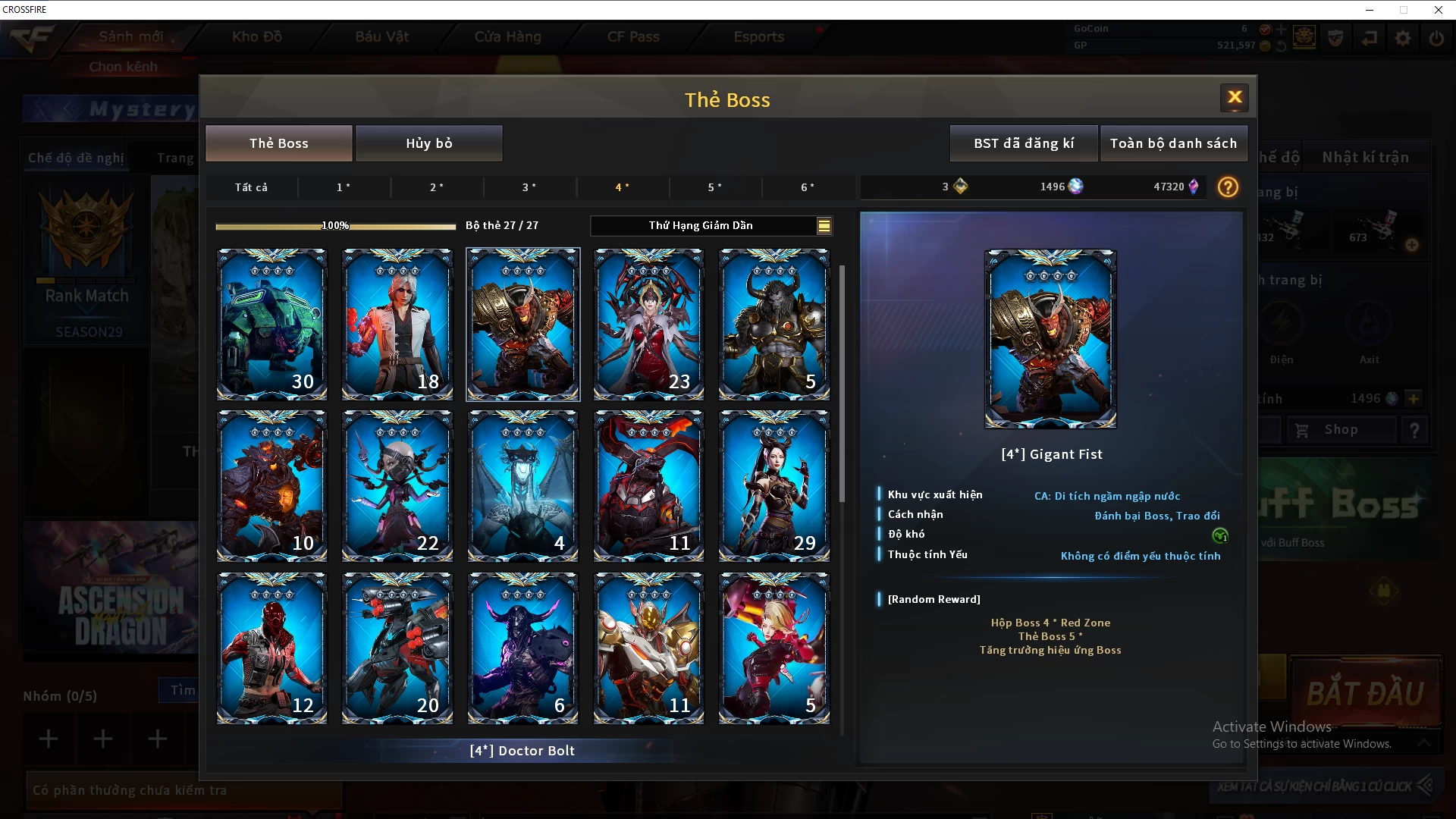
Task: Pick the winged ice creature card with 4
Action: click(x=522, y=485)
